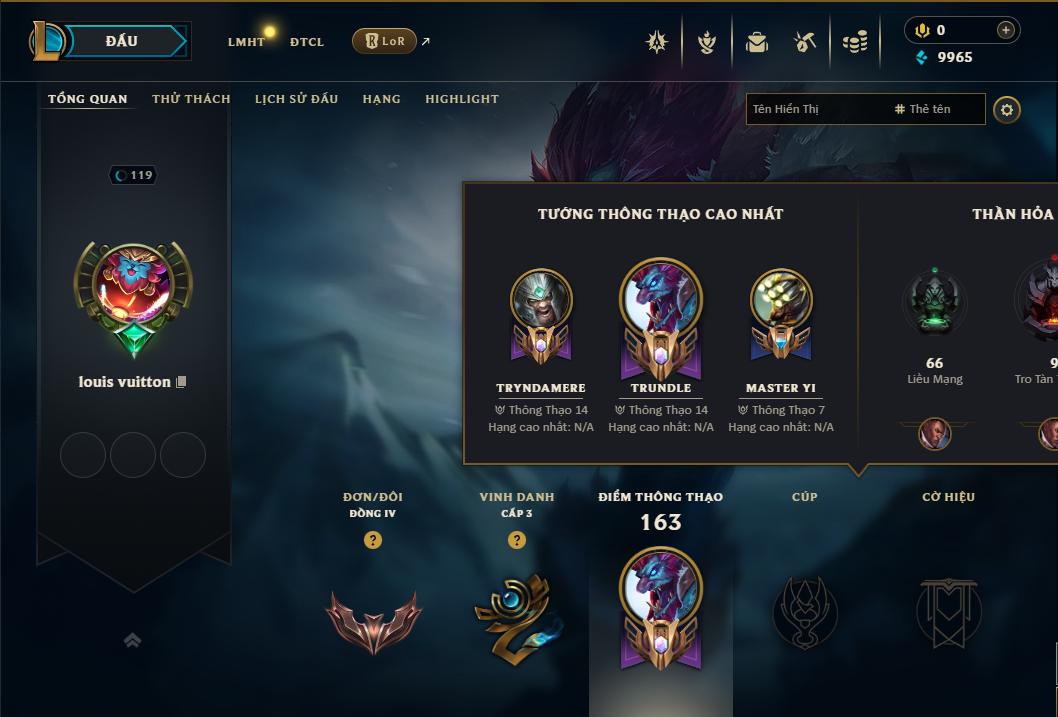Screen dimensions: 1058x717
Task: Click the ĐẤU play button
Action: pyautogui.click(x=121, y=41)
